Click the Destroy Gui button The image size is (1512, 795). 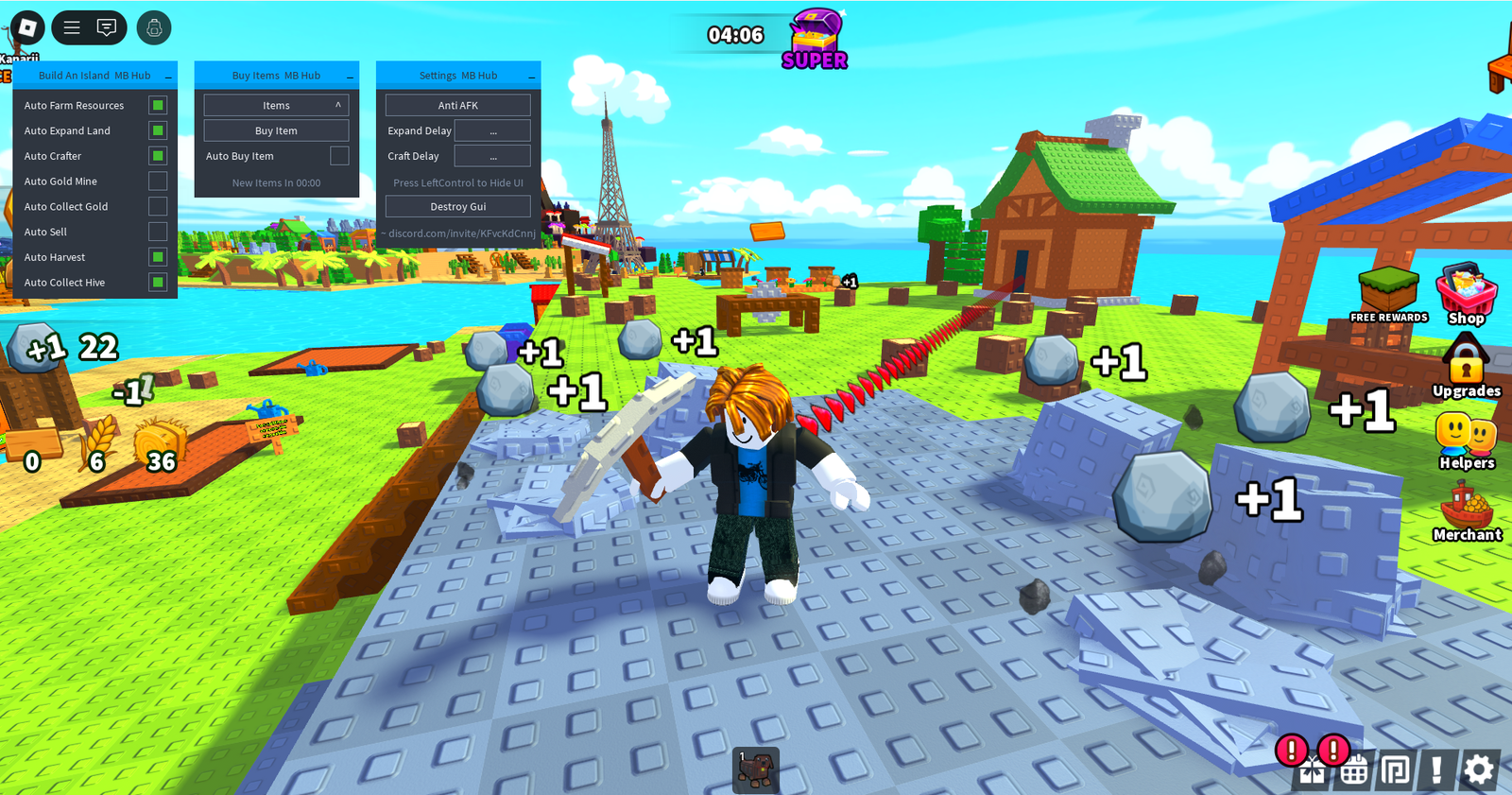tap(458, 206)
